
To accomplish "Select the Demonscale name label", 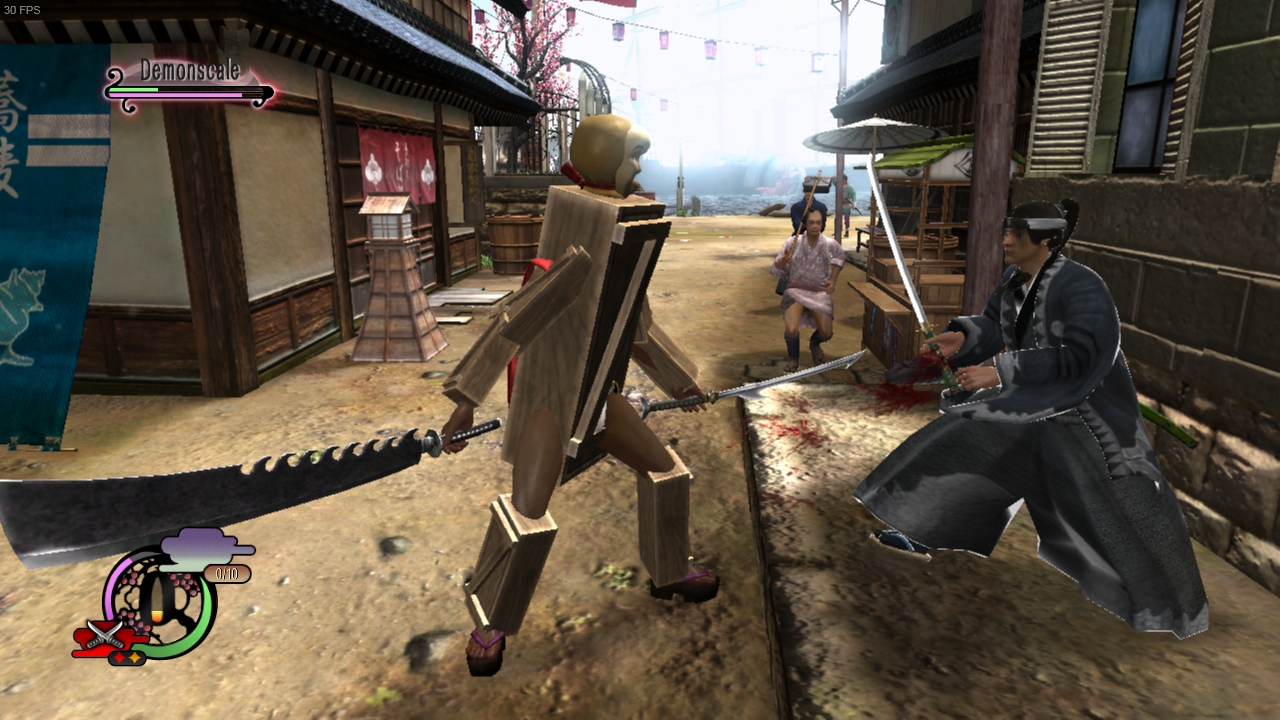I will coord(190,70).
